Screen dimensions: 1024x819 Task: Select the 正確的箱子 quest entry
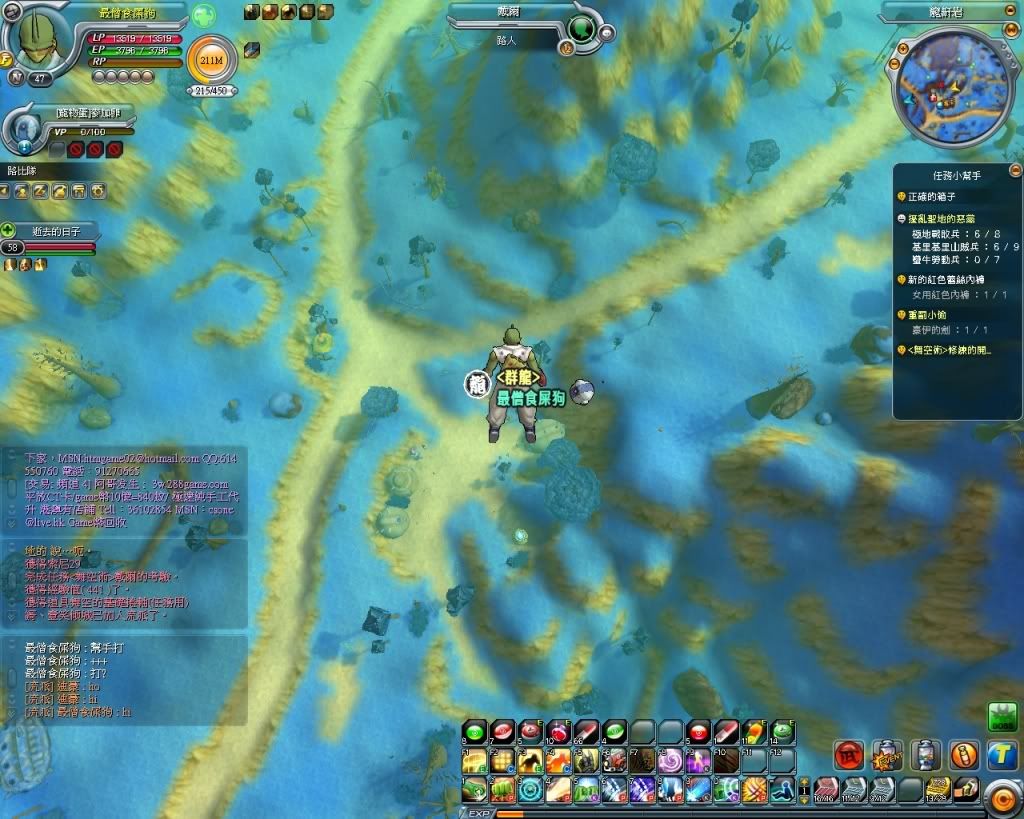click(930, 197)
